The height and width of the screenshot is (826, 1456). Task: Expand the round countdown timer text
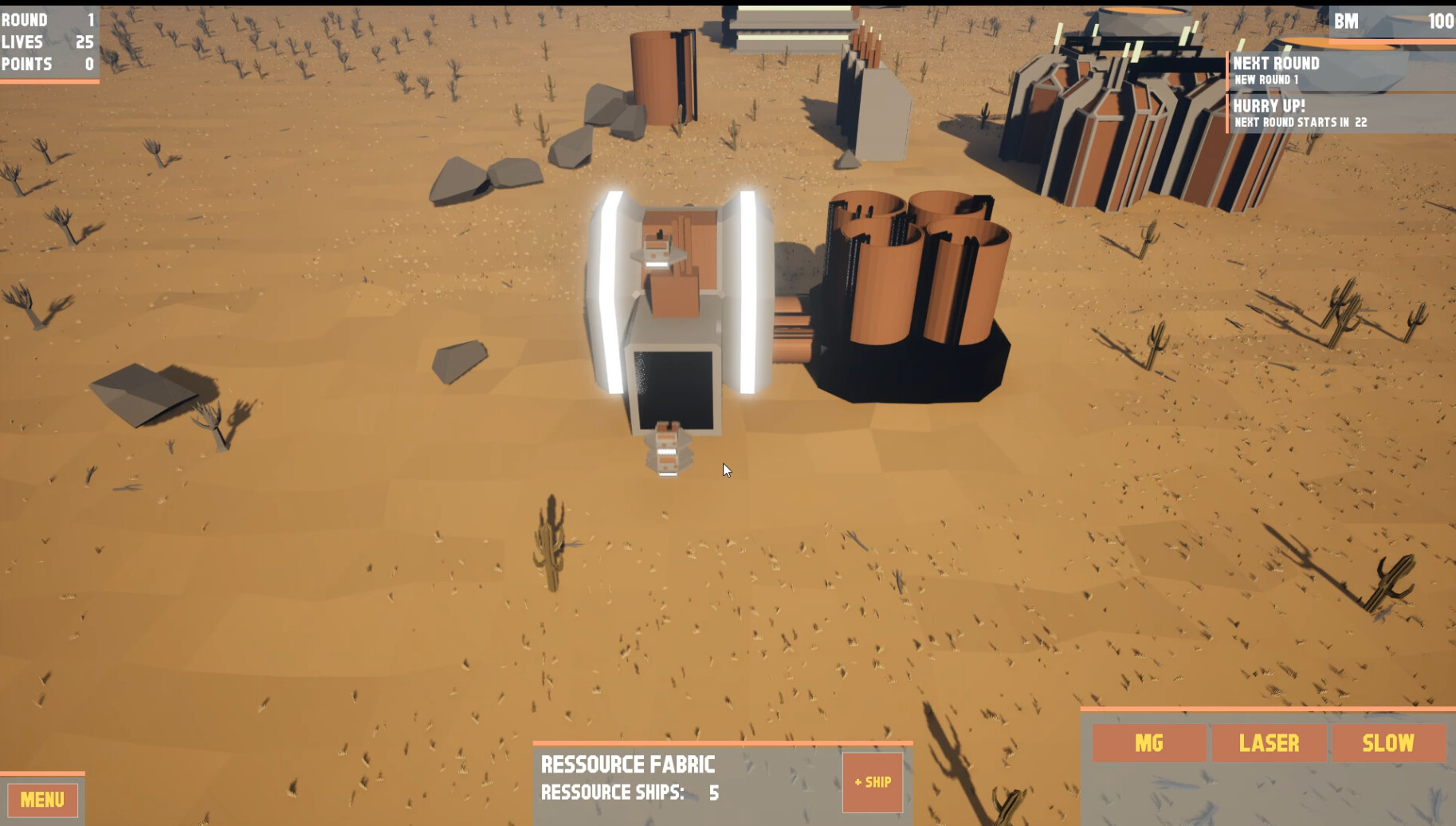(x=1300, y=122)
